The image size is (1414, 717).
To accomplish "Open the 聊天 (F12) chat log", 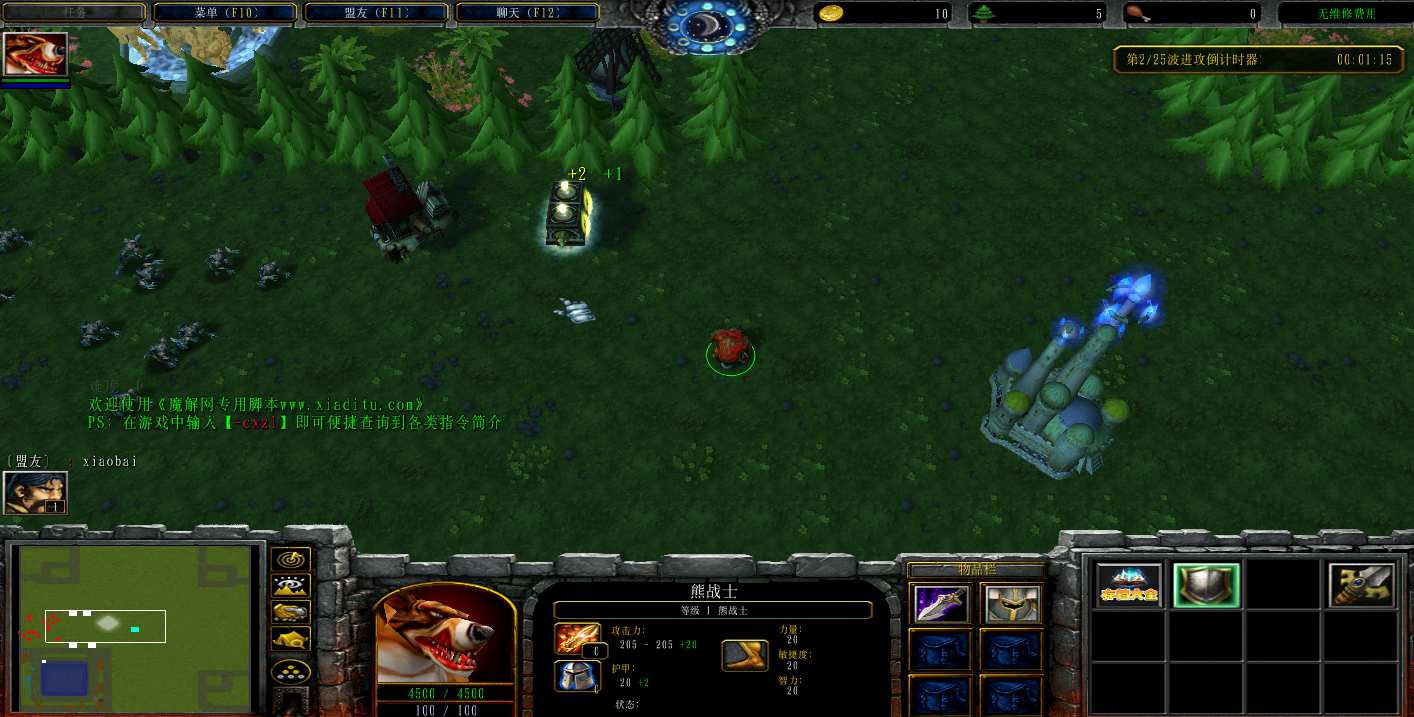I will click(527, 13).
